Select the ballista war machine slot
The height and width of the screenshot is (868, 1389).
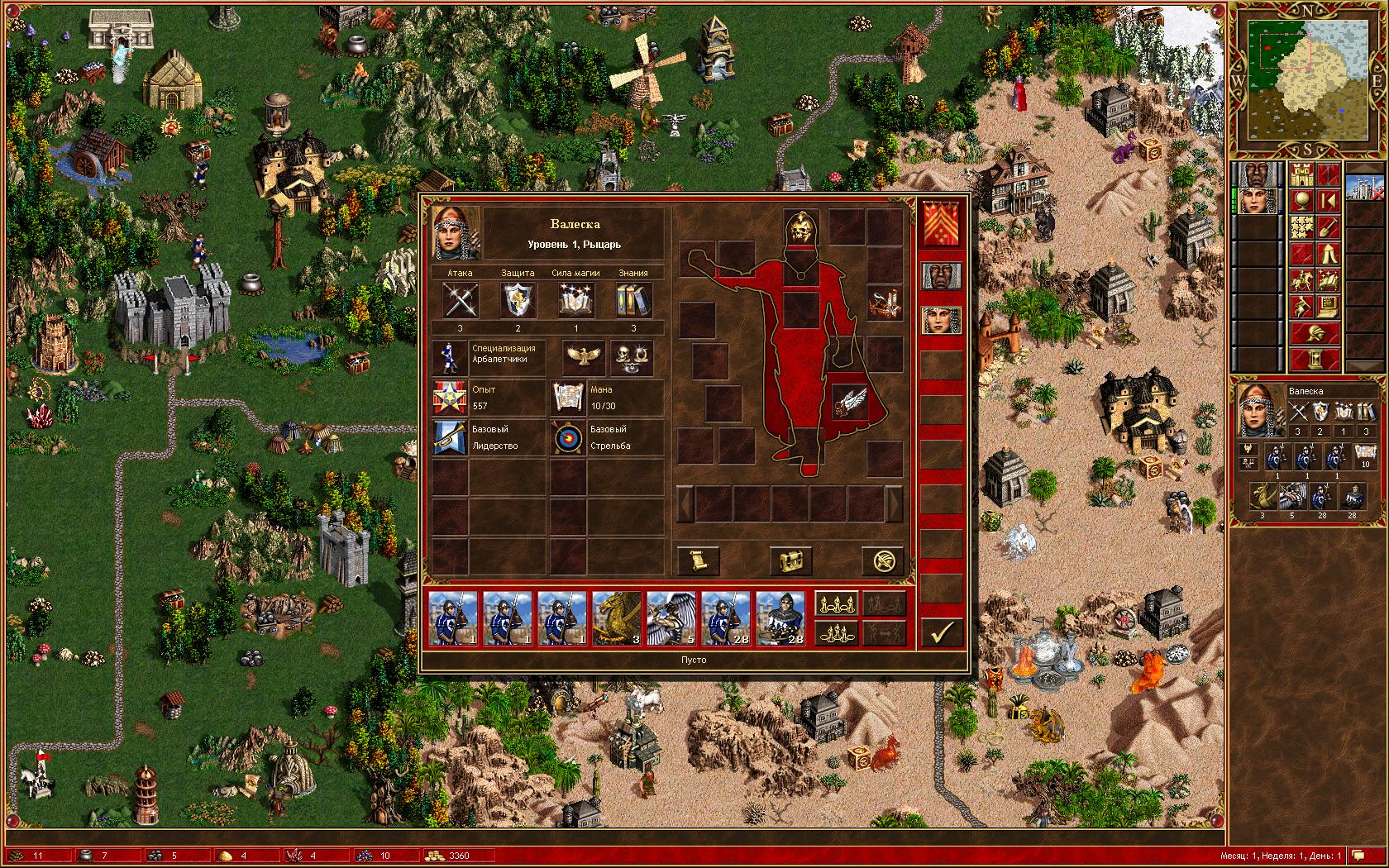(x=884, y=302)
